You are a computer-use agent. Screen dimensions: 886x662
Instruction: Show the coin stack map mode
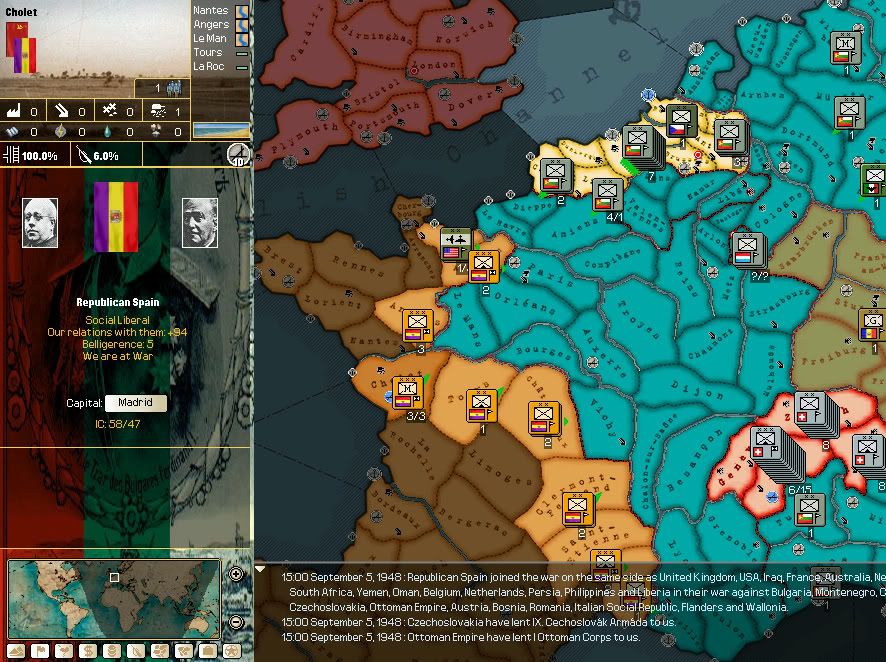pos(114,651)
